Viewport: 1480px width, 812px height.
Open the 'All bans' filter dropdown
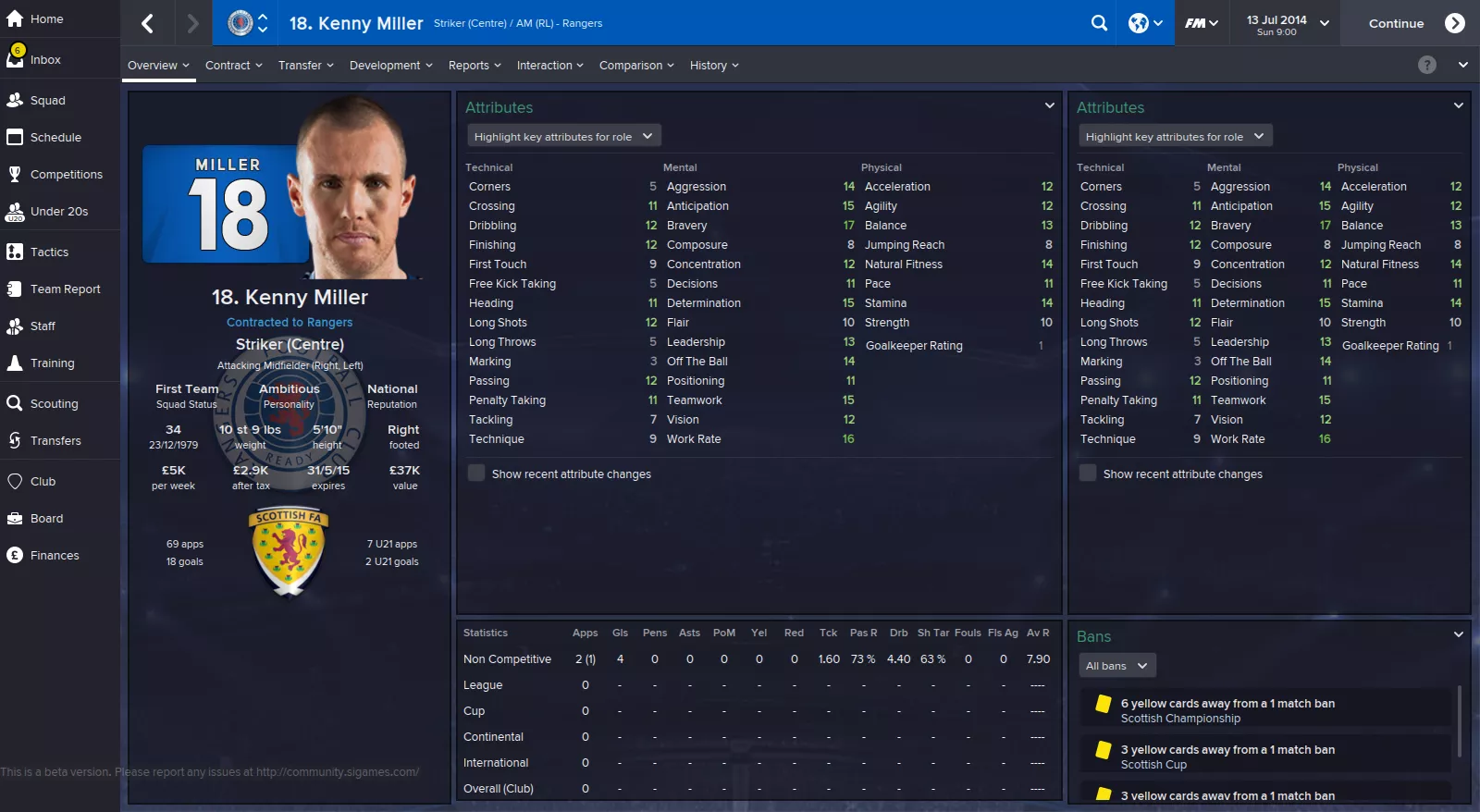[x=1116, y=666]
